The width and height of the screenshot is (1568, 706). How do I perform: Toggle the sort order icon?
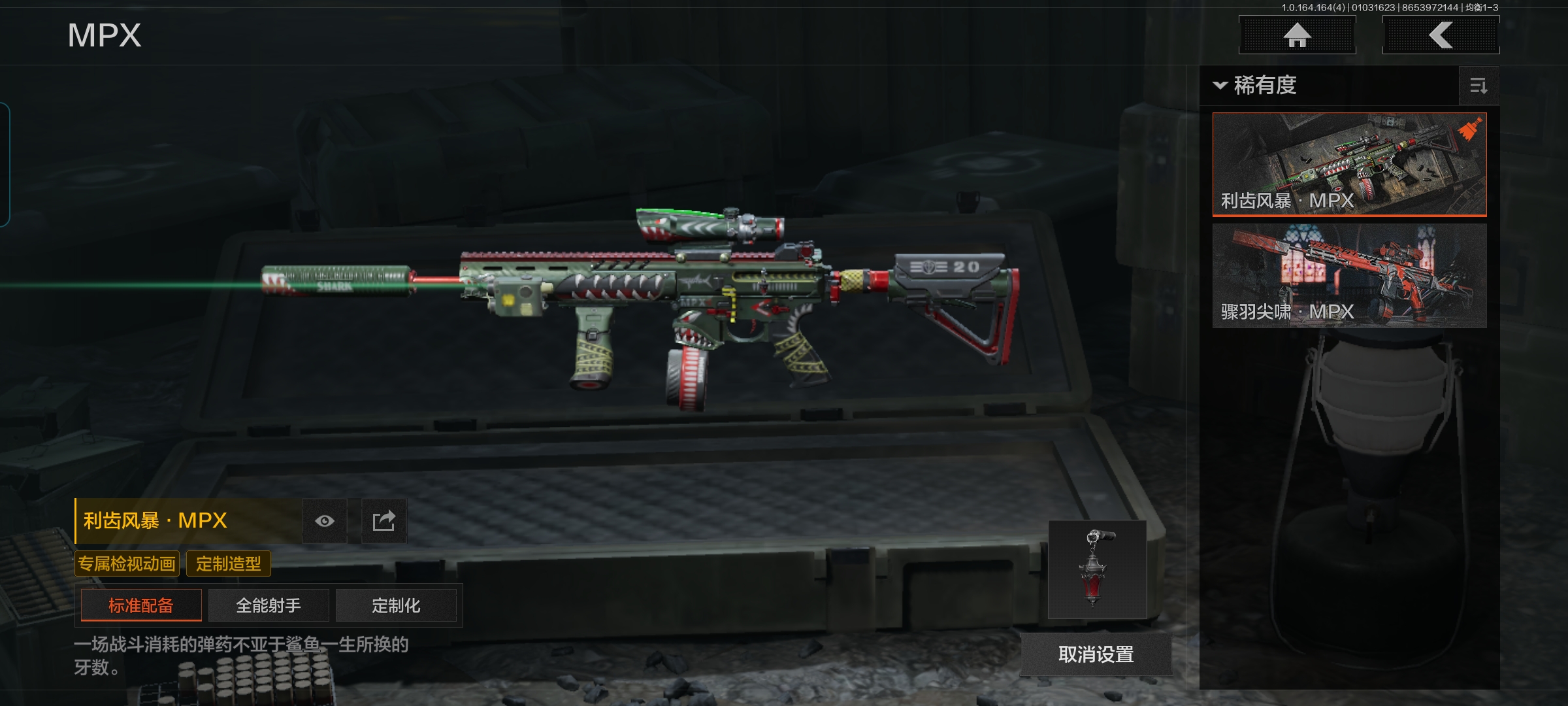tap(1478, 86)
